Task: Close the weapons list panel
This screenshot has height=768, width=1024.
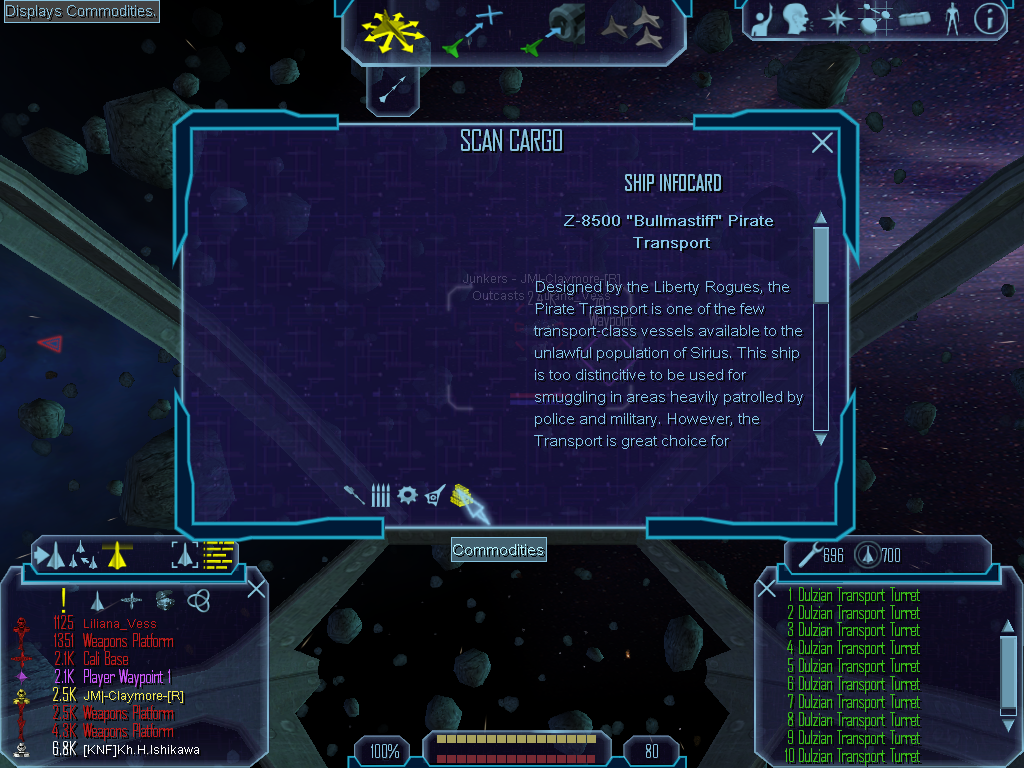Action: pyautogui.click(x=767, y=589)
